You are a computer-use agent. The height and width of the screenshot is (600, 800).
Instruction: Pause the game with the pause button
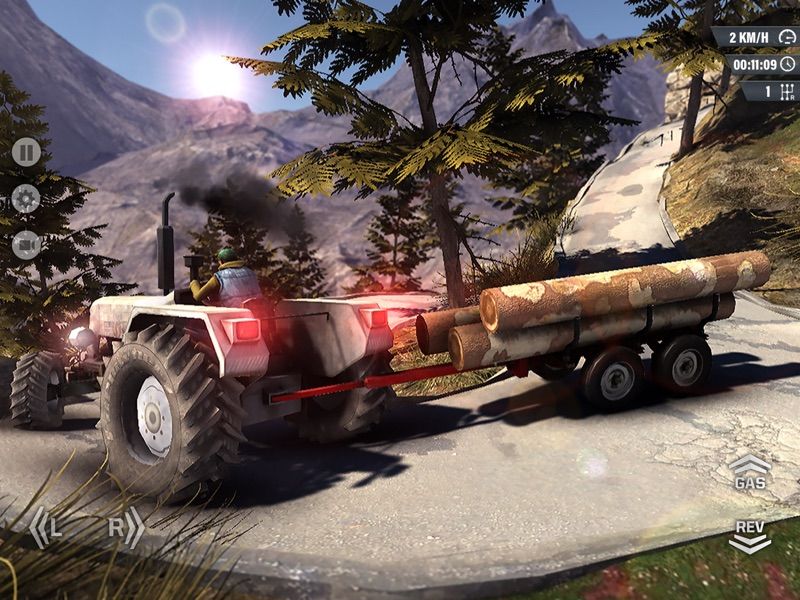click(x=26, y=152)
